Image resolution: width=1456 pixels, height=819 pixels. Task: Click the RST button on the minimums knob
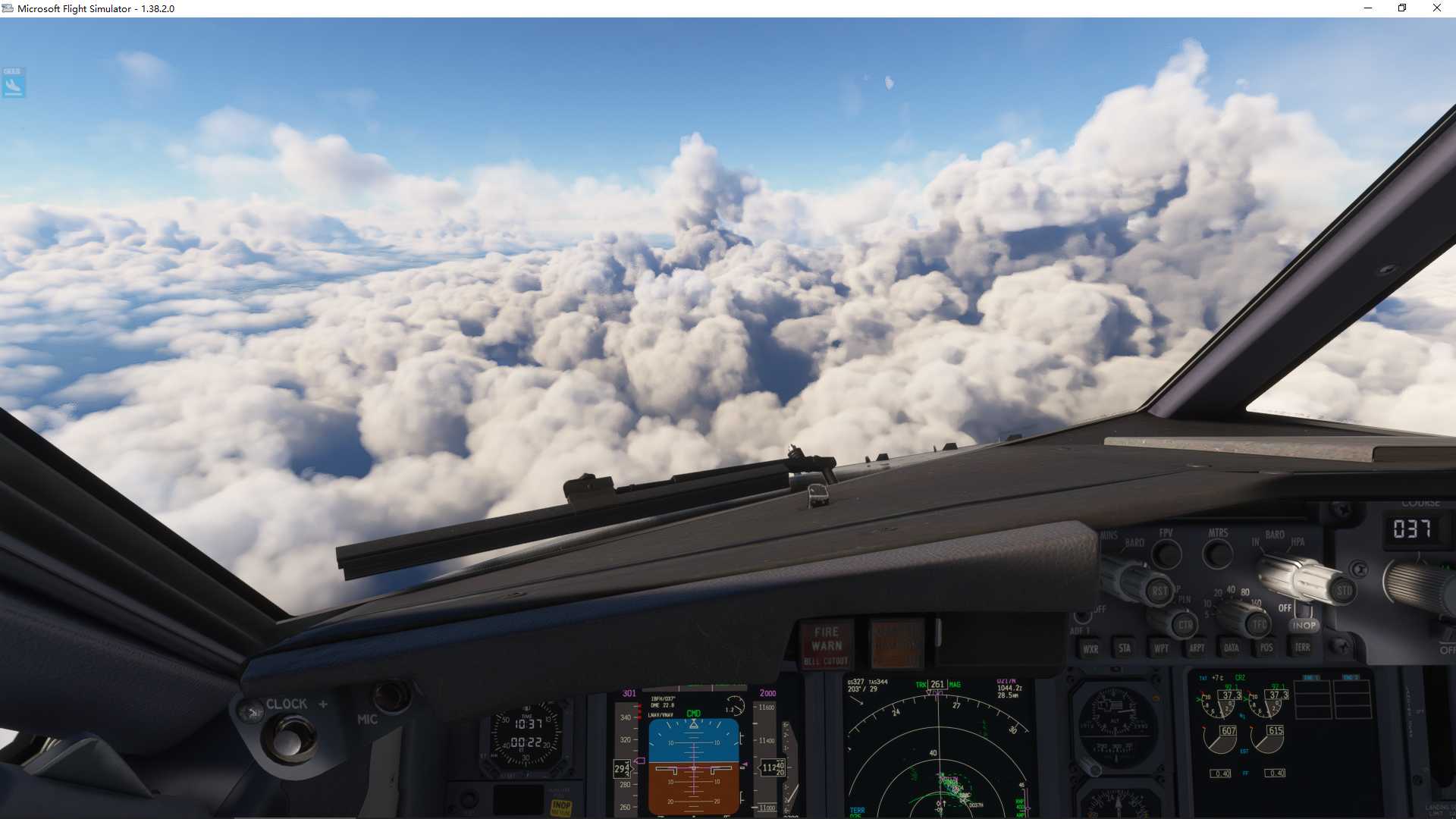(x=1159, y=591)
